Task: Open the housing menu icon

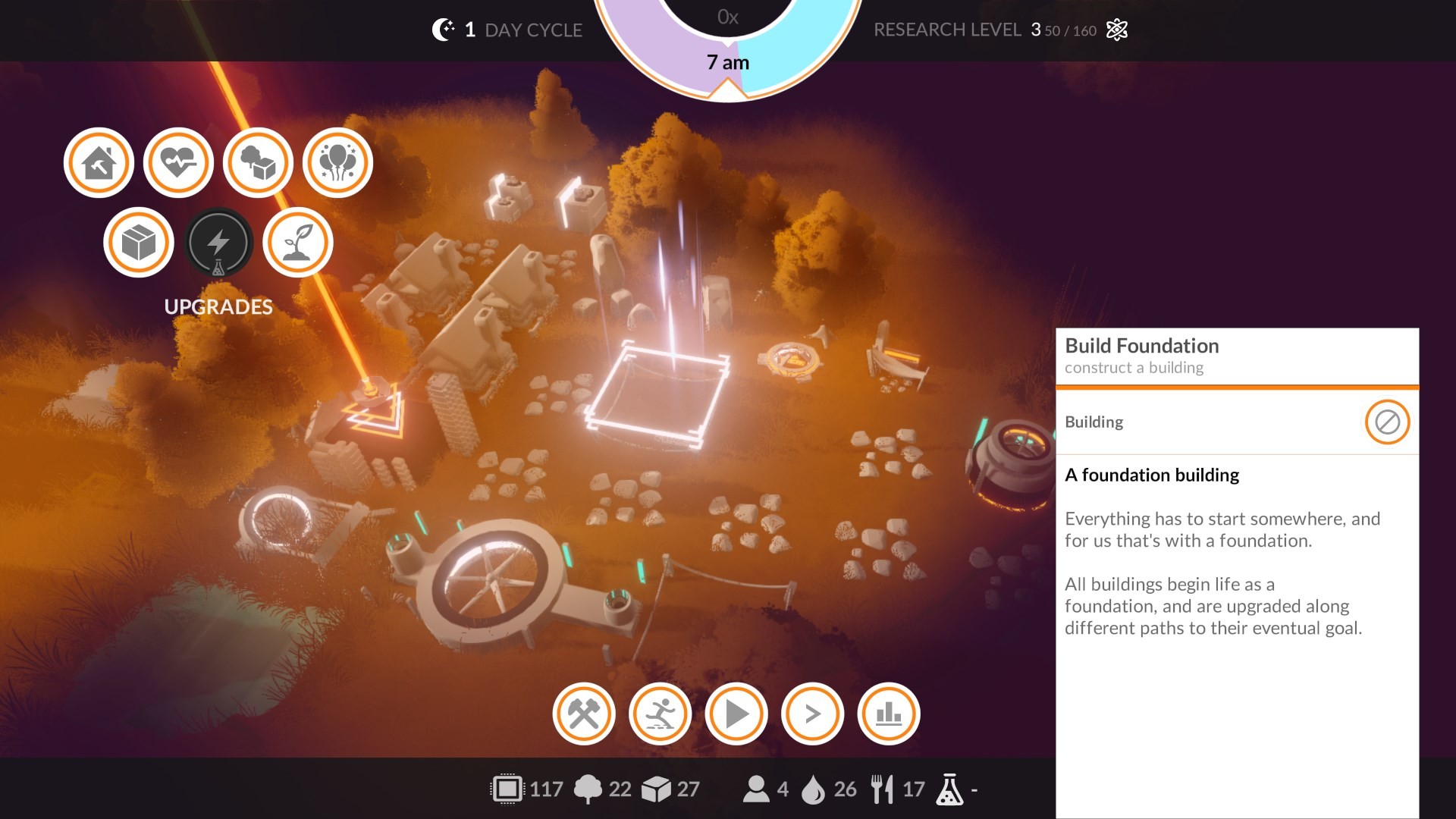Action: pyautogui.click(x=99, y=162)
